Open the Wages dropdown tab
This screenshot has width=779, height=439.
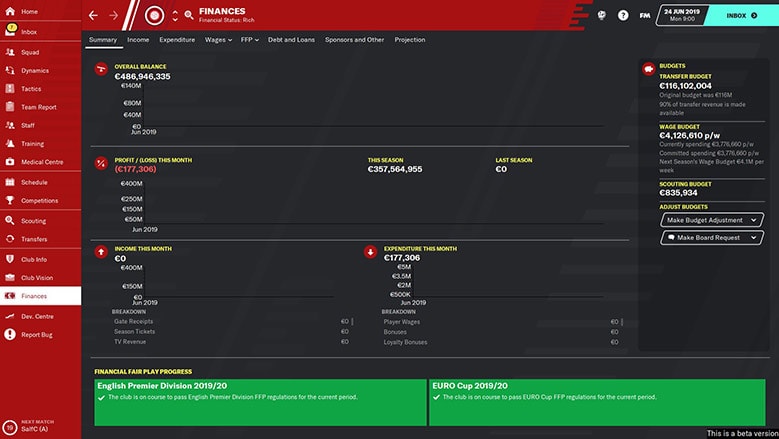[x=218, y=40]
